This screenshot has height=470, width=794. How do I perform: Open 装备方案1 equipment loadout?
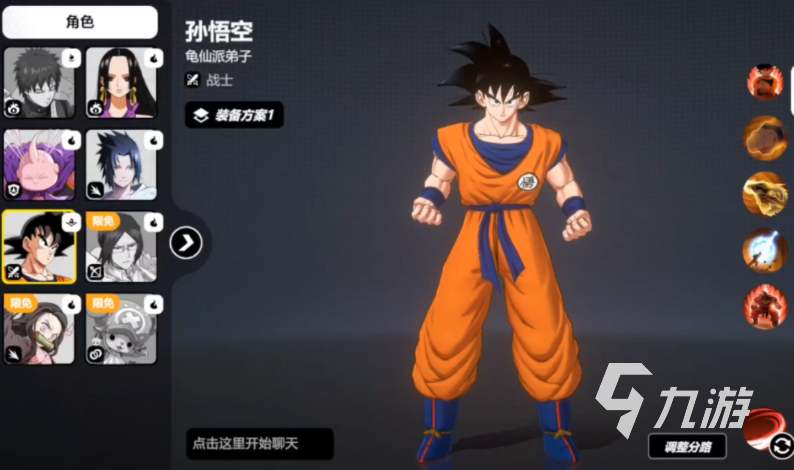click(235, 116)
